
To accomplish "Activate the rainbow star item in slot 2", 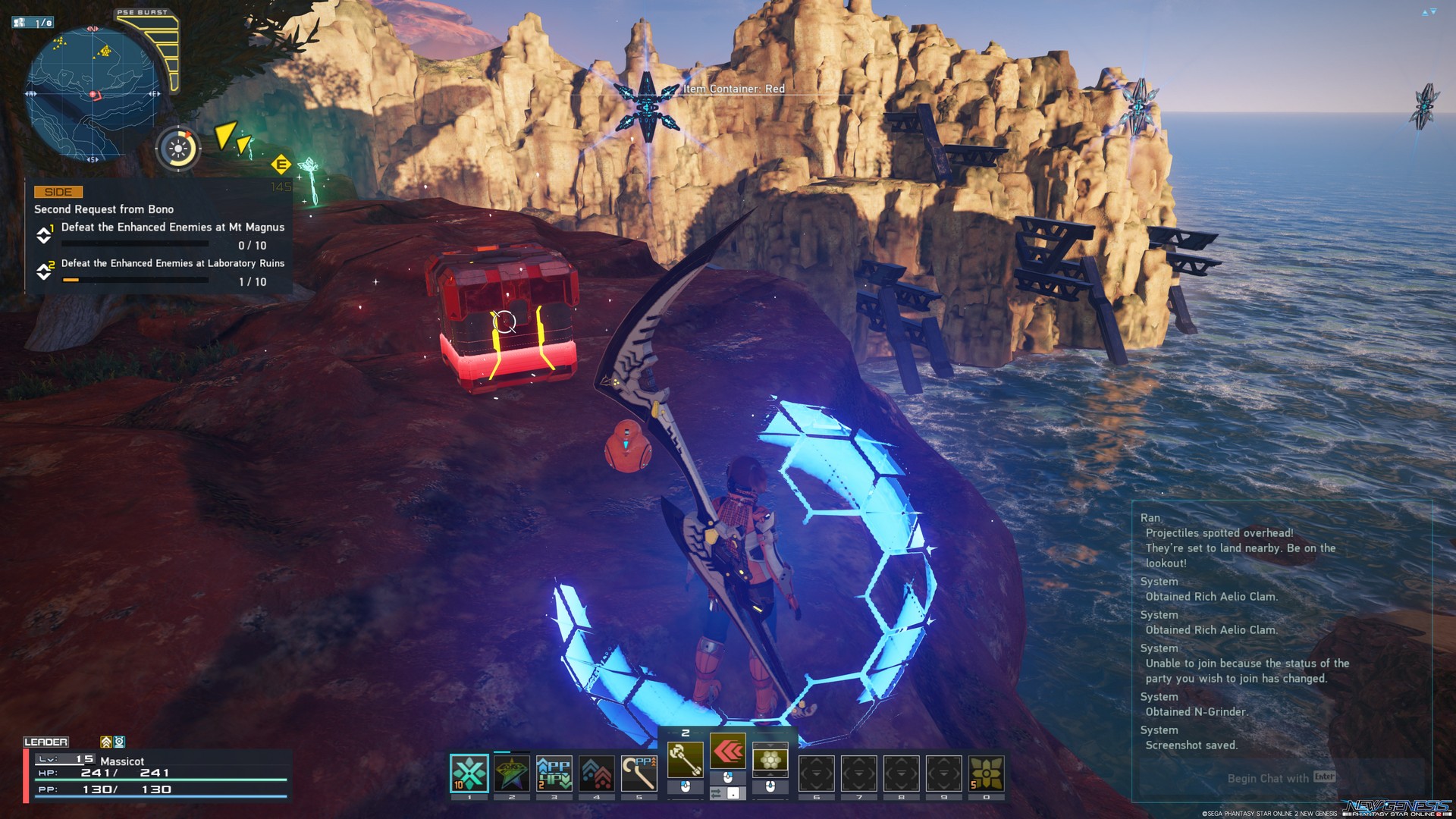I will pyautogui.click(x=512, y=773).
